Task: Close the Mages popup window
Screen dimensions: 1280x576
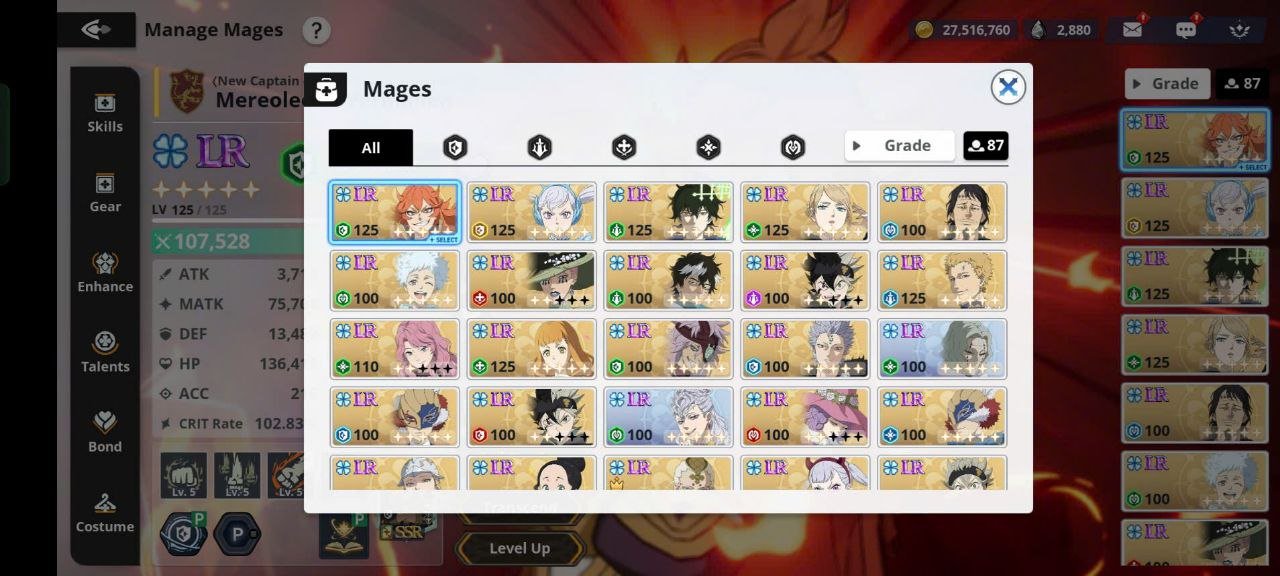Action: pyautogui.click(x=1008, y=88)
